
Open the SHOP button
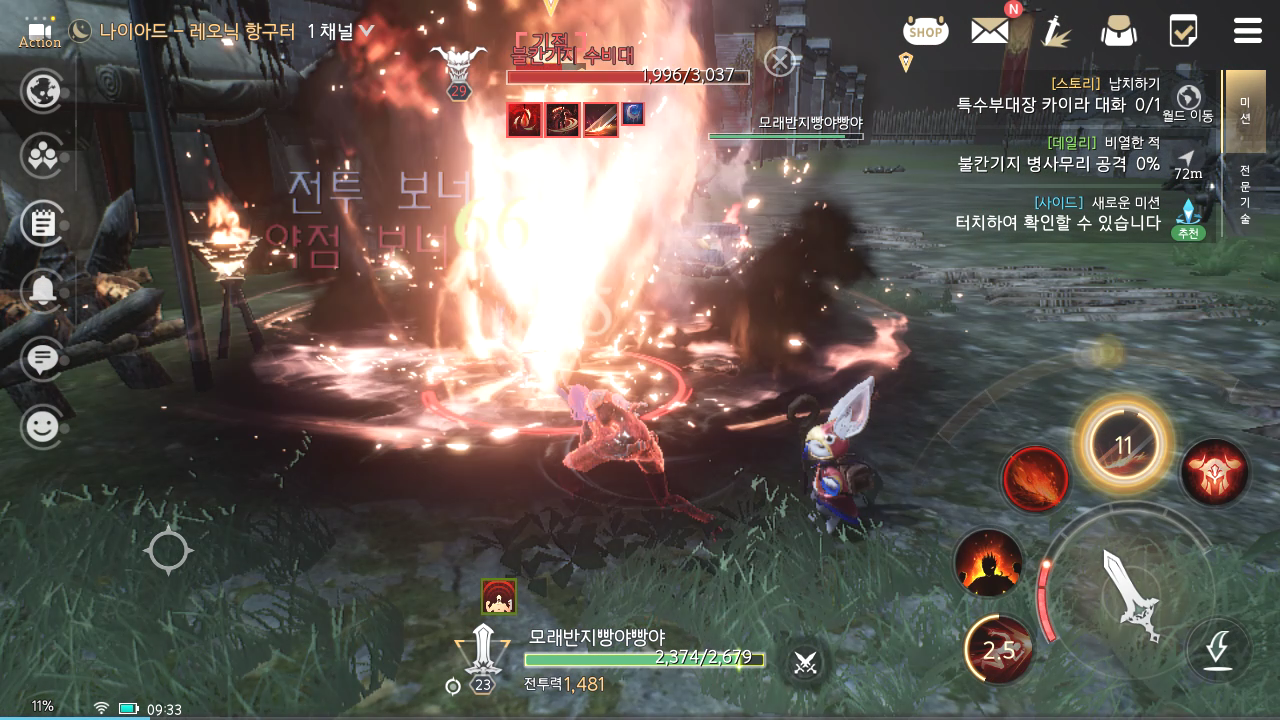pyautogui.click(x=925, y=31)
